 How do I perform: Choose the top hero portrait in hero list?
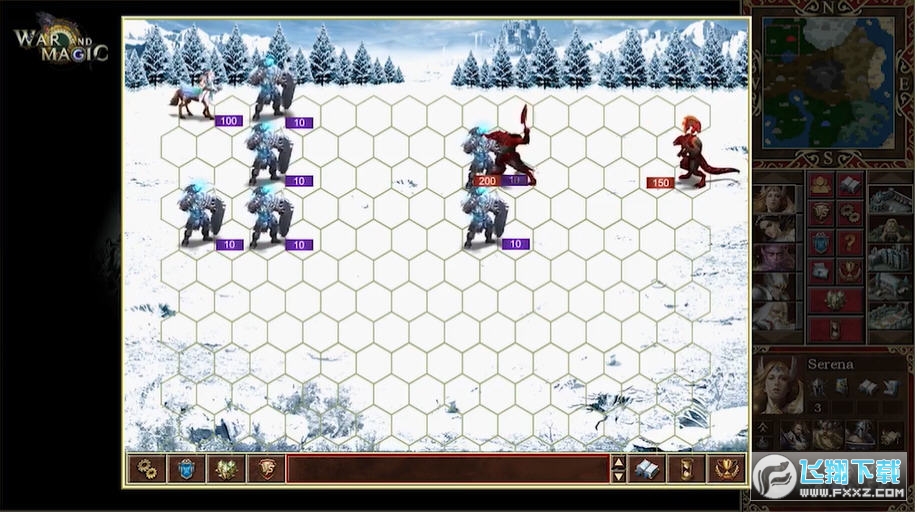[775, 198]
